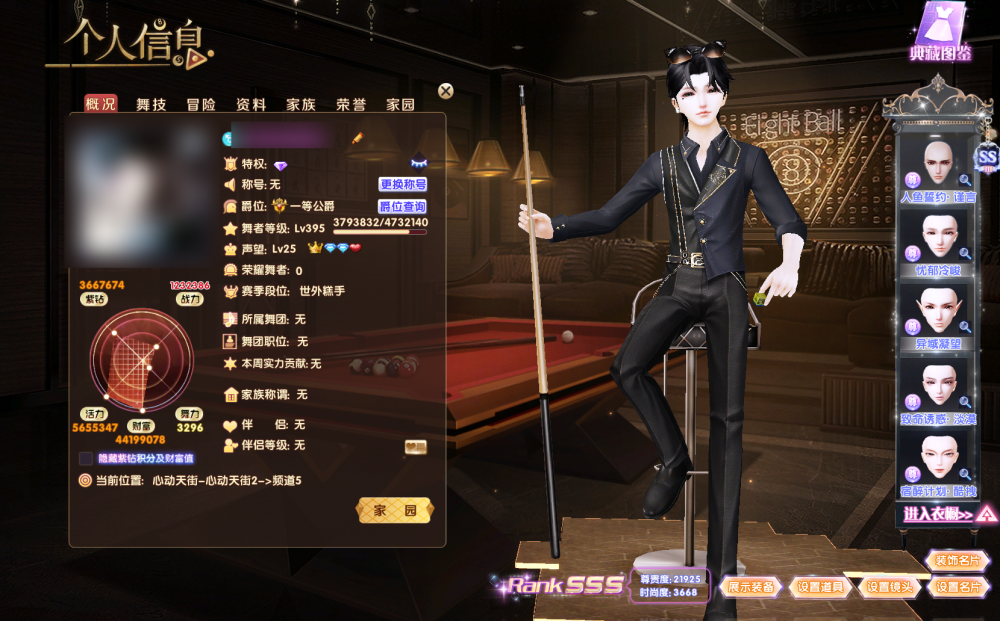Image resolution: width=1000 pixels, height=621 pixels.
Task: Switch to the 舞技 tab
Action: [151, 104]
